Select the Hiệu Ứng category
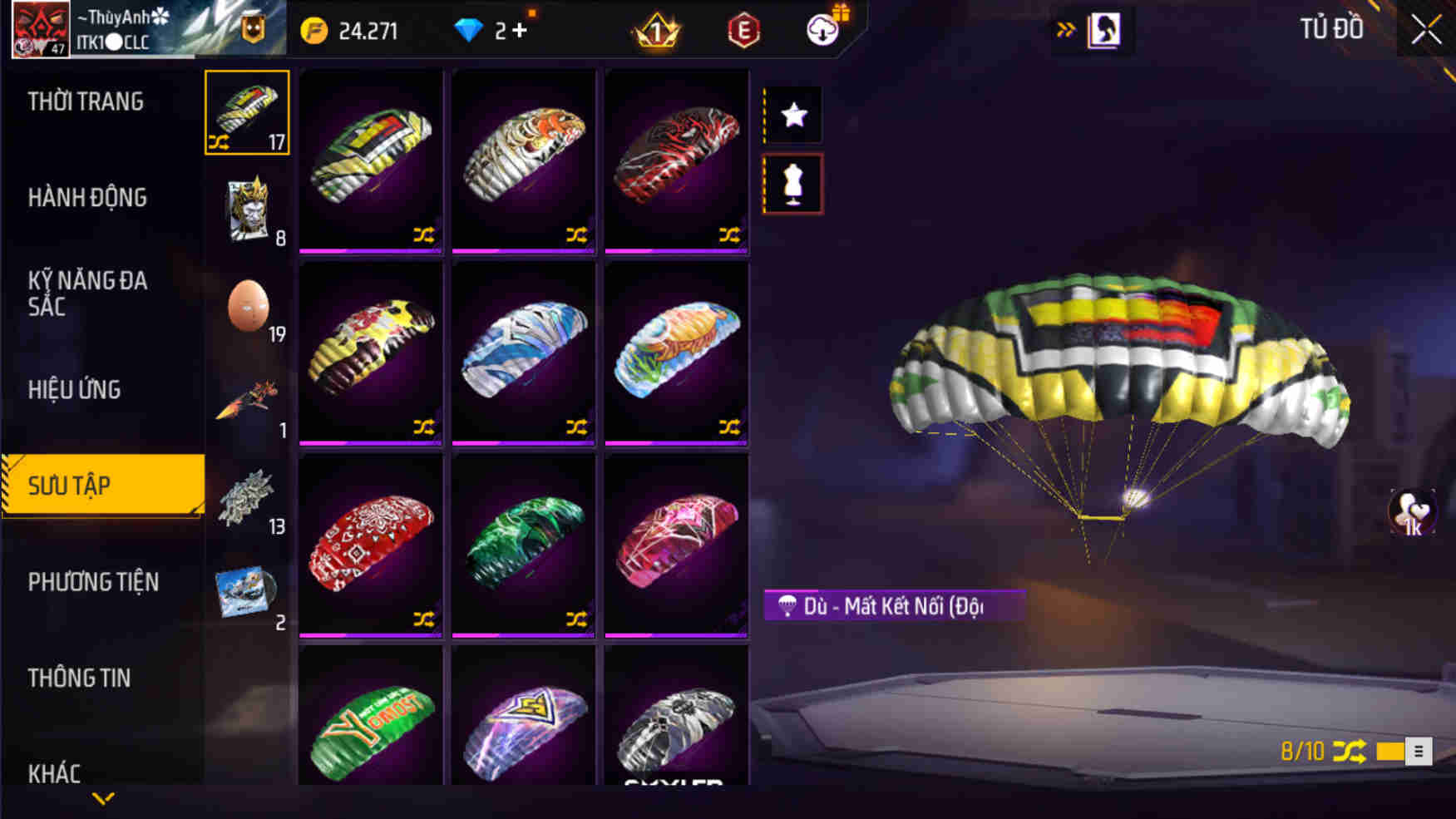This screenshot has height=819, width=1456. (75, 389)
